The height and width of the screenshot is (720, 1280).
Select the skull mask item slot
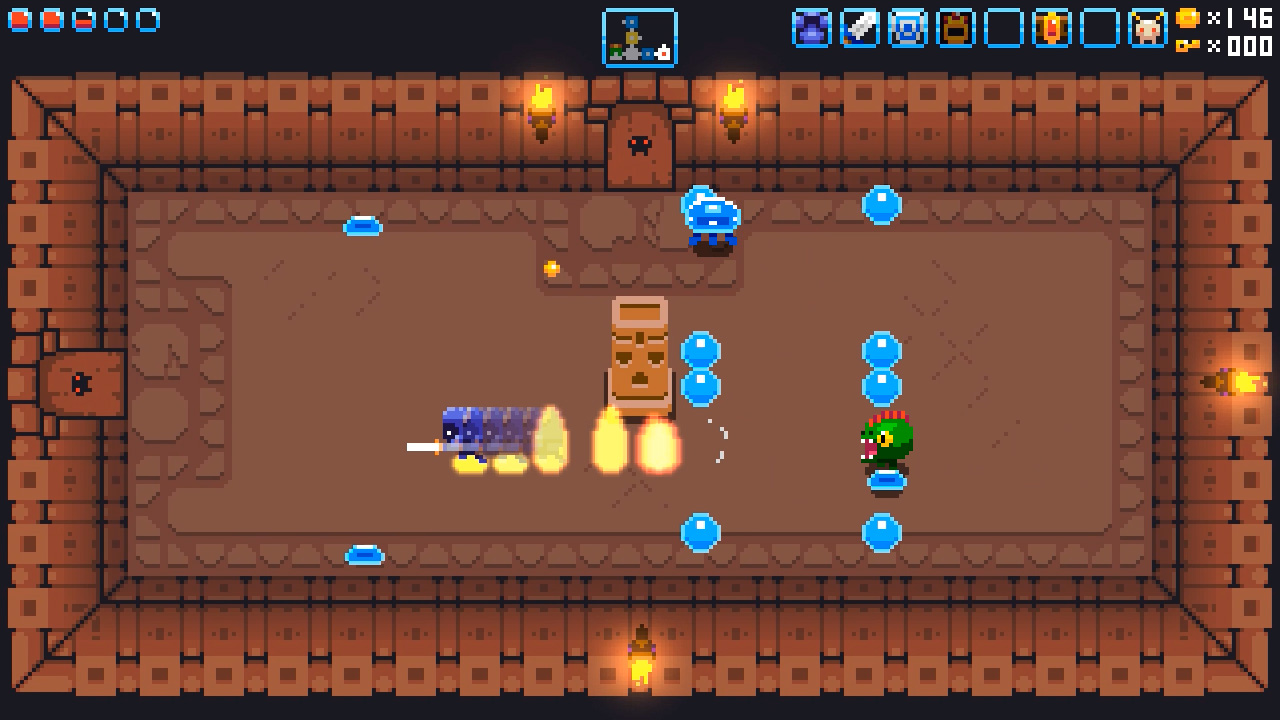tap(1147, 29)
